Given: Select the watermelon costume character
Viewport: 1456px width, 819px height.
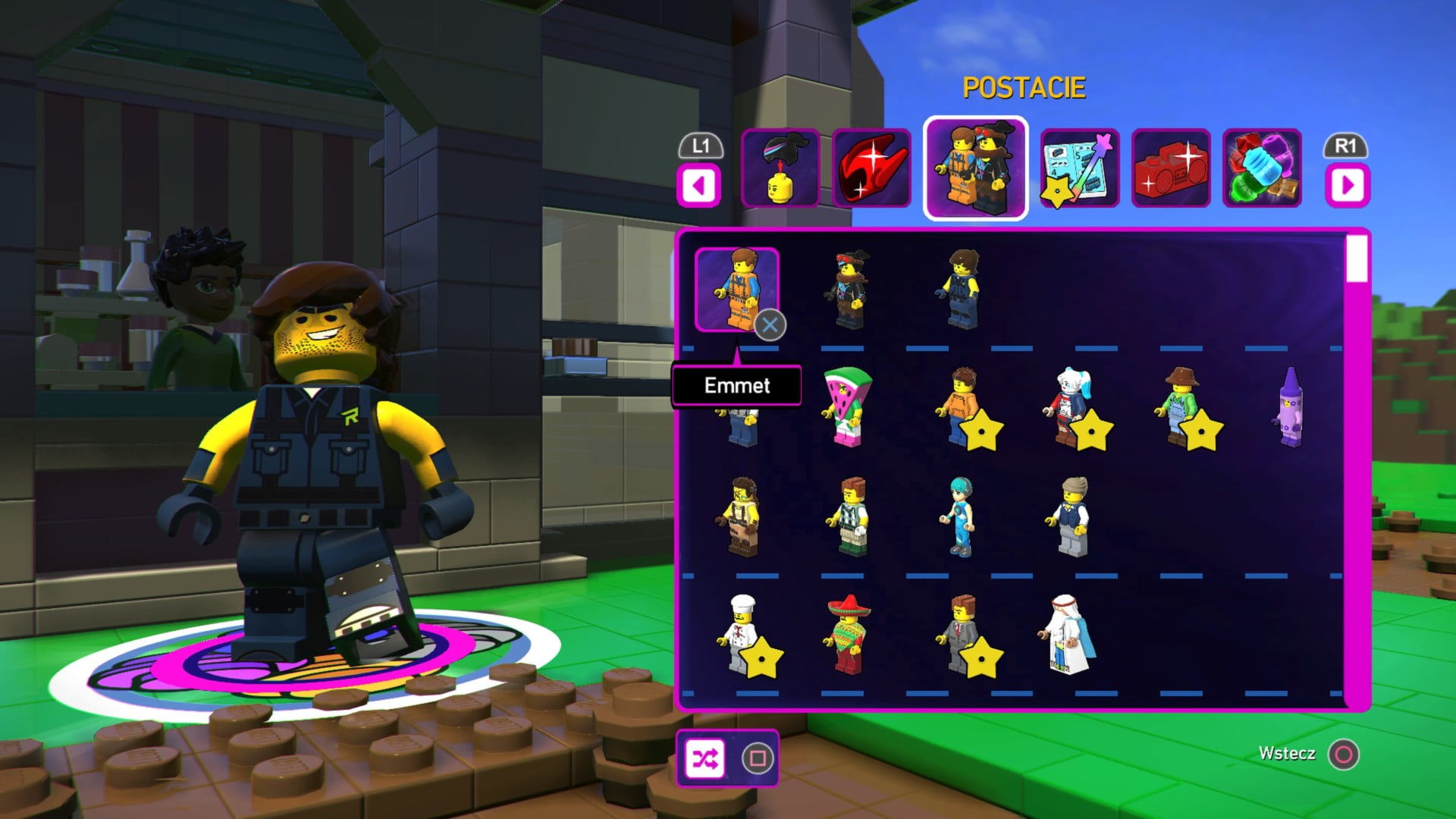Looking at the screenshot, I should pos(848,407).
